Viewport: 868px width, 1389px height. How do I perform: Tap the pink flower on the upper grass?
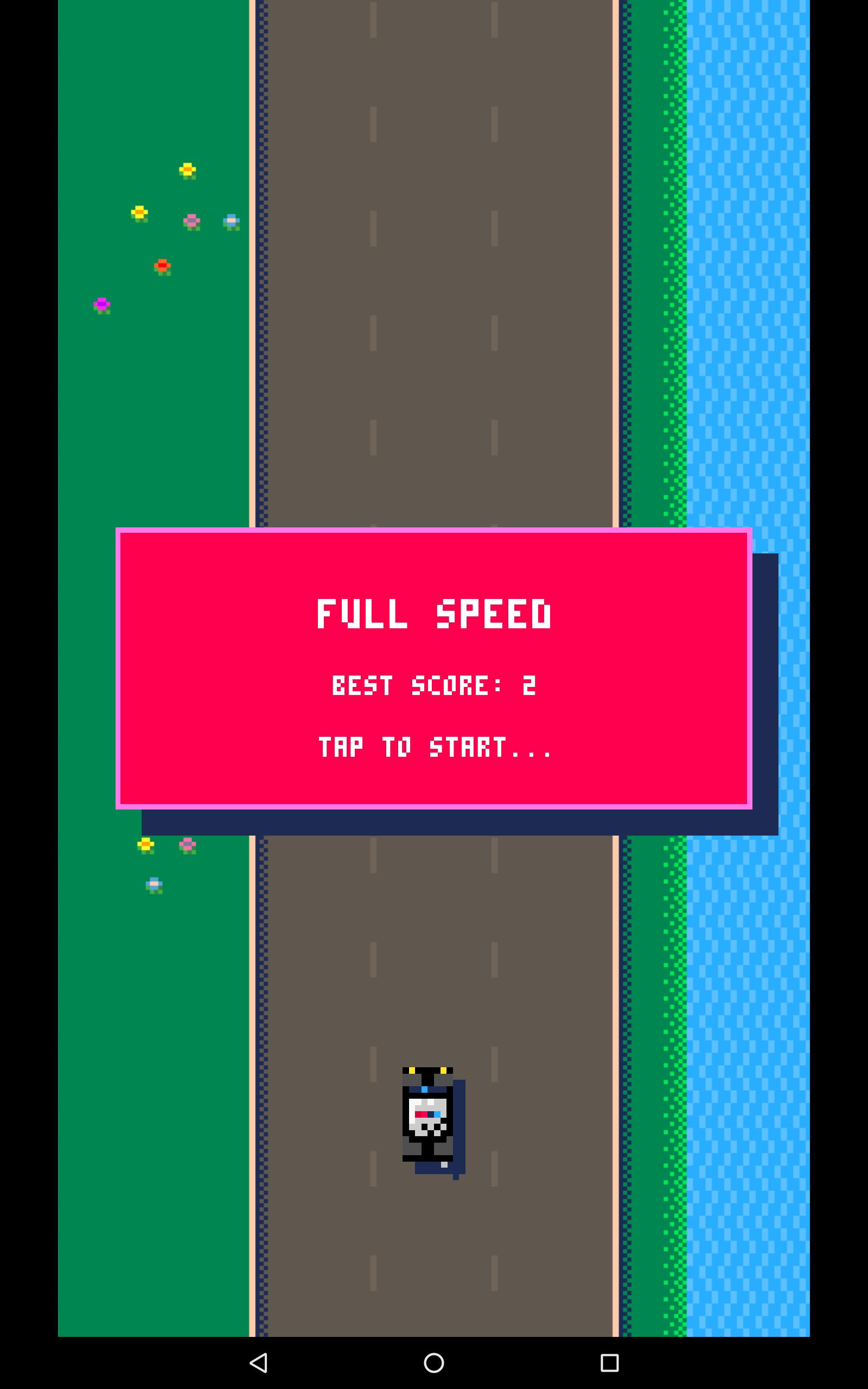[x=192, y=220]
